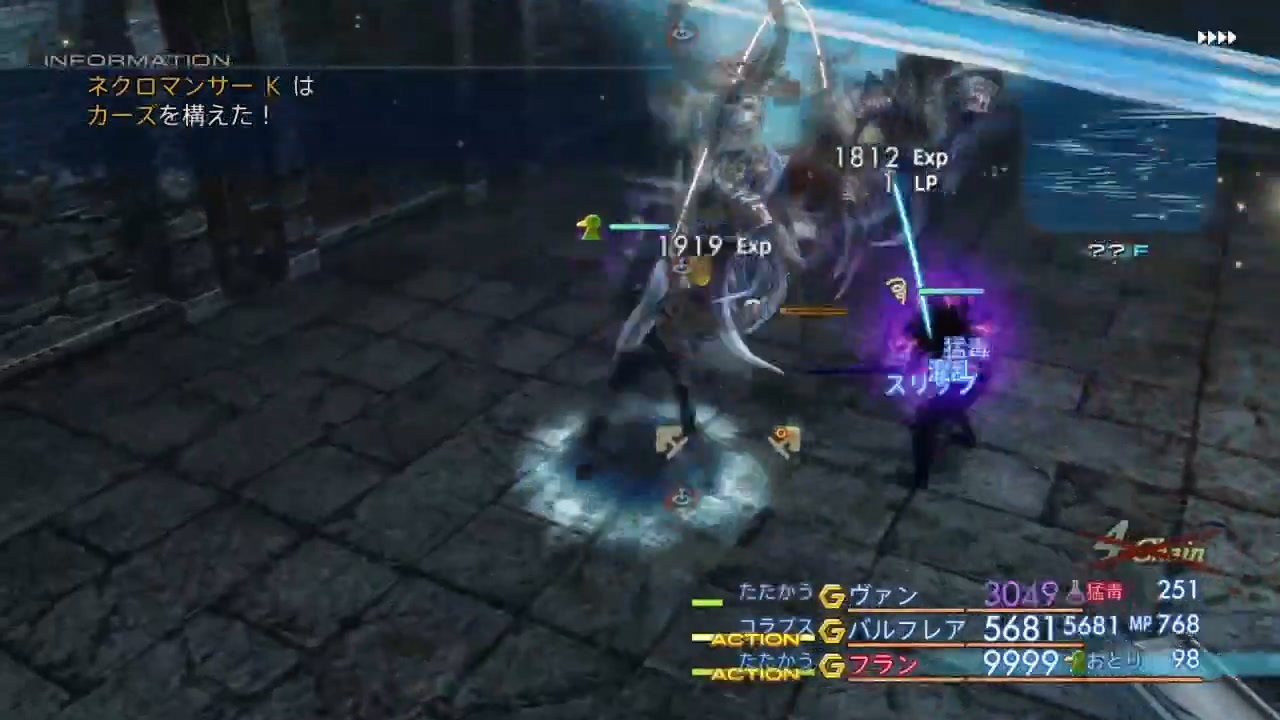The height and width of the screenshot is (720, 1280).
Task: Select the green enemy target marker above Necromancer
Action: [591, 228]
